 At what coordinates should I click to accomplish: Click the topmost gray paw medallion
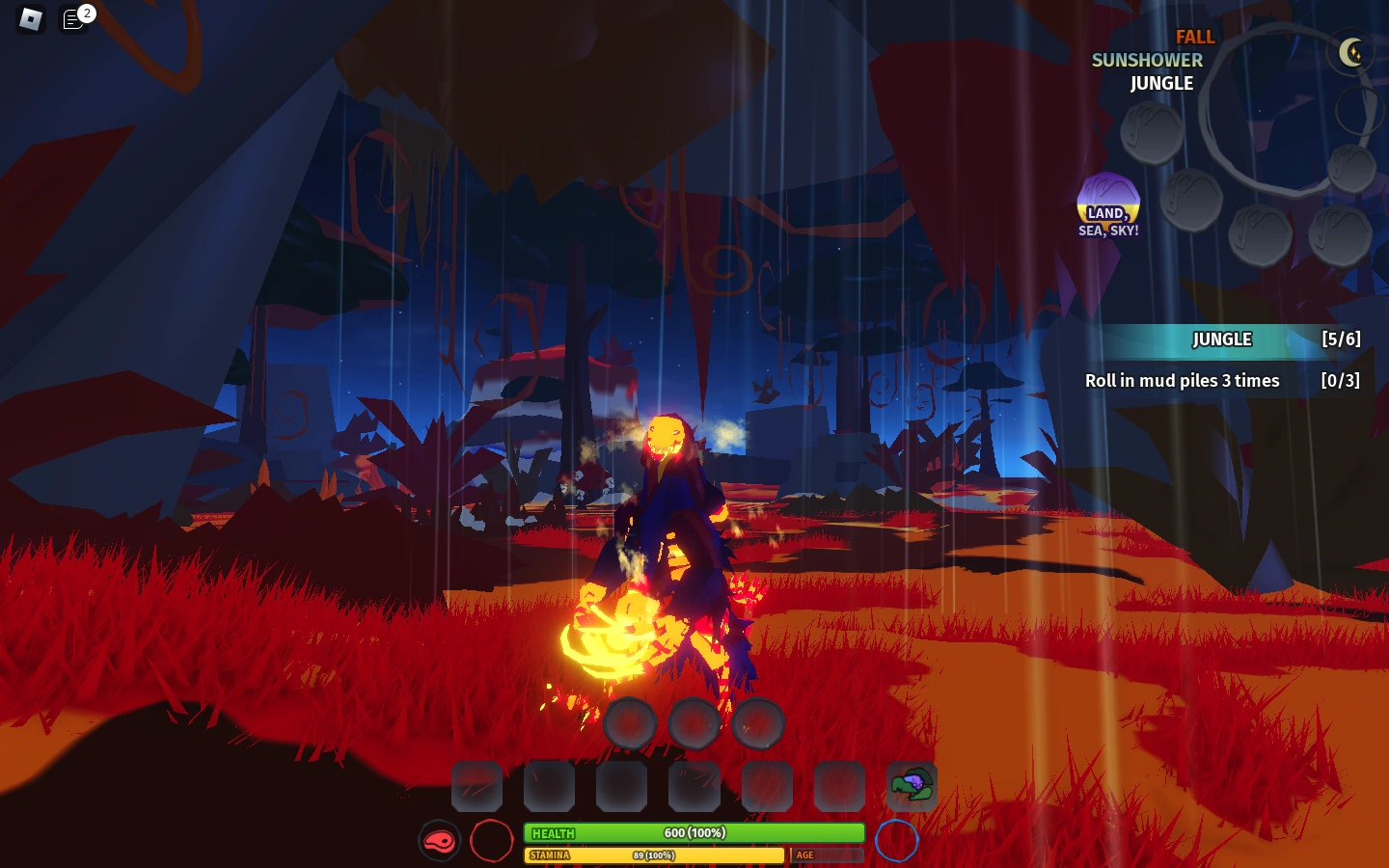tap(1152, 133)
